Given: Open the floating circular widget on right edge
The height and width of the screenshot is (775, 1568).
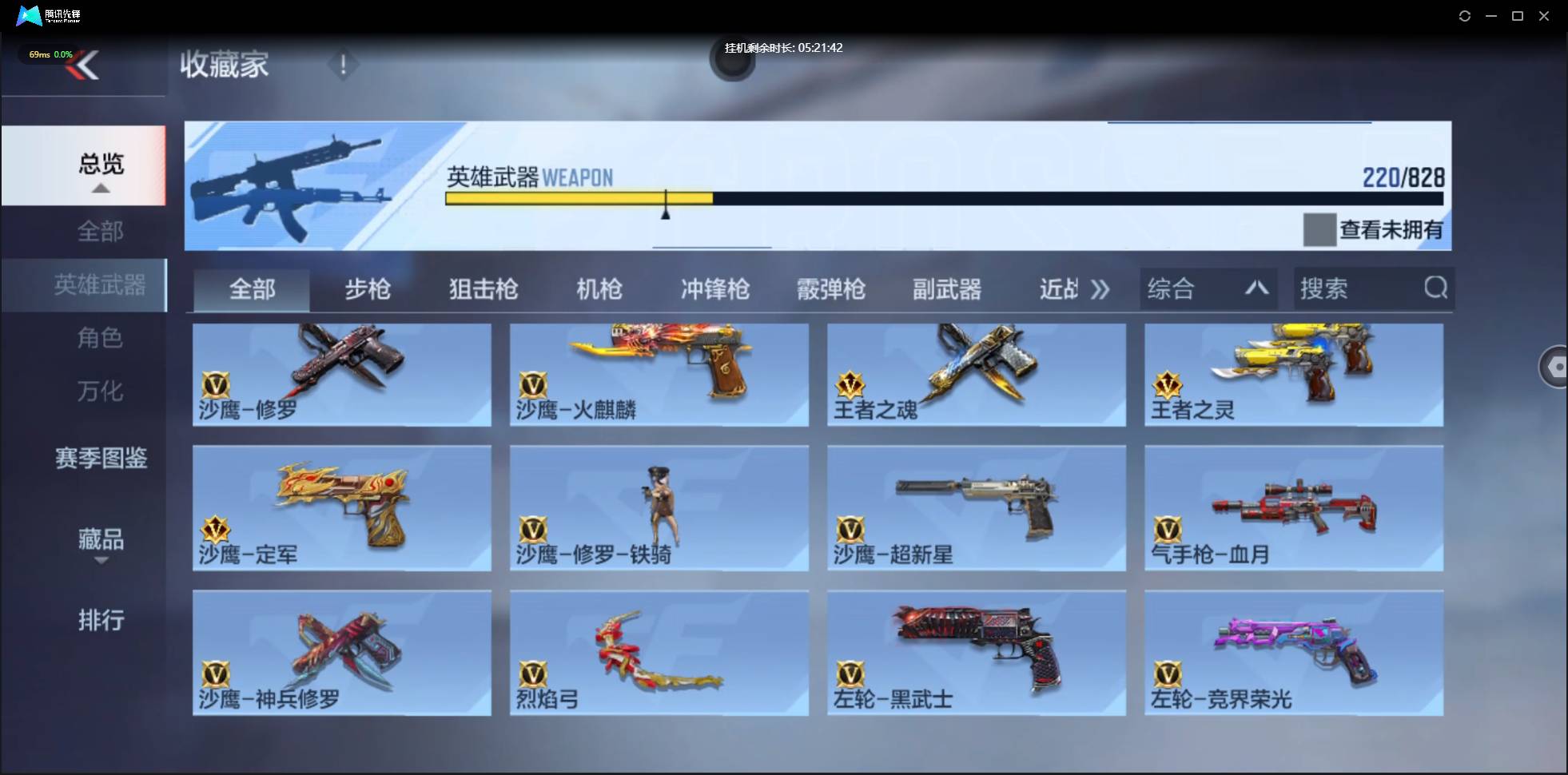Looking at the screenshot, I should [x=1555, y=366].
